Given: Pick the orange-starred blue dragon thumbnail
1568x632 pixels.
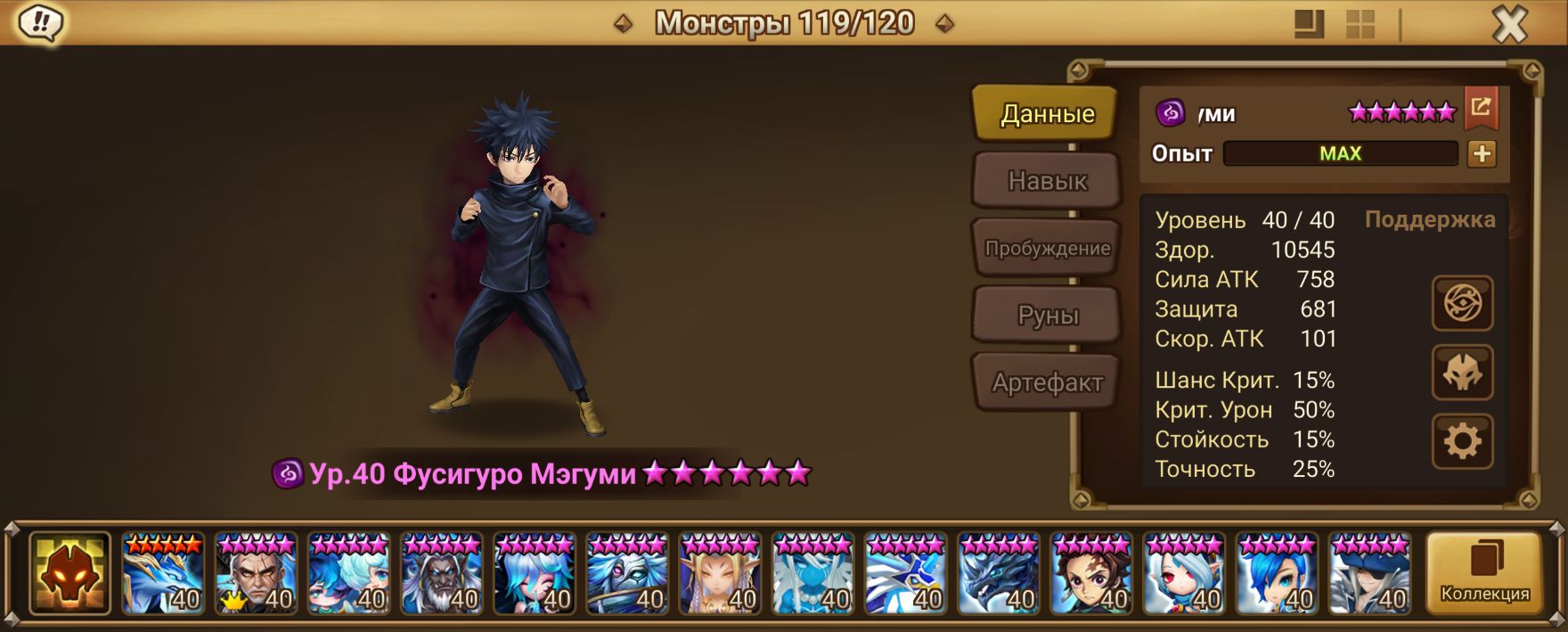Looking at the screenshot, I should [x=163, y=573].
